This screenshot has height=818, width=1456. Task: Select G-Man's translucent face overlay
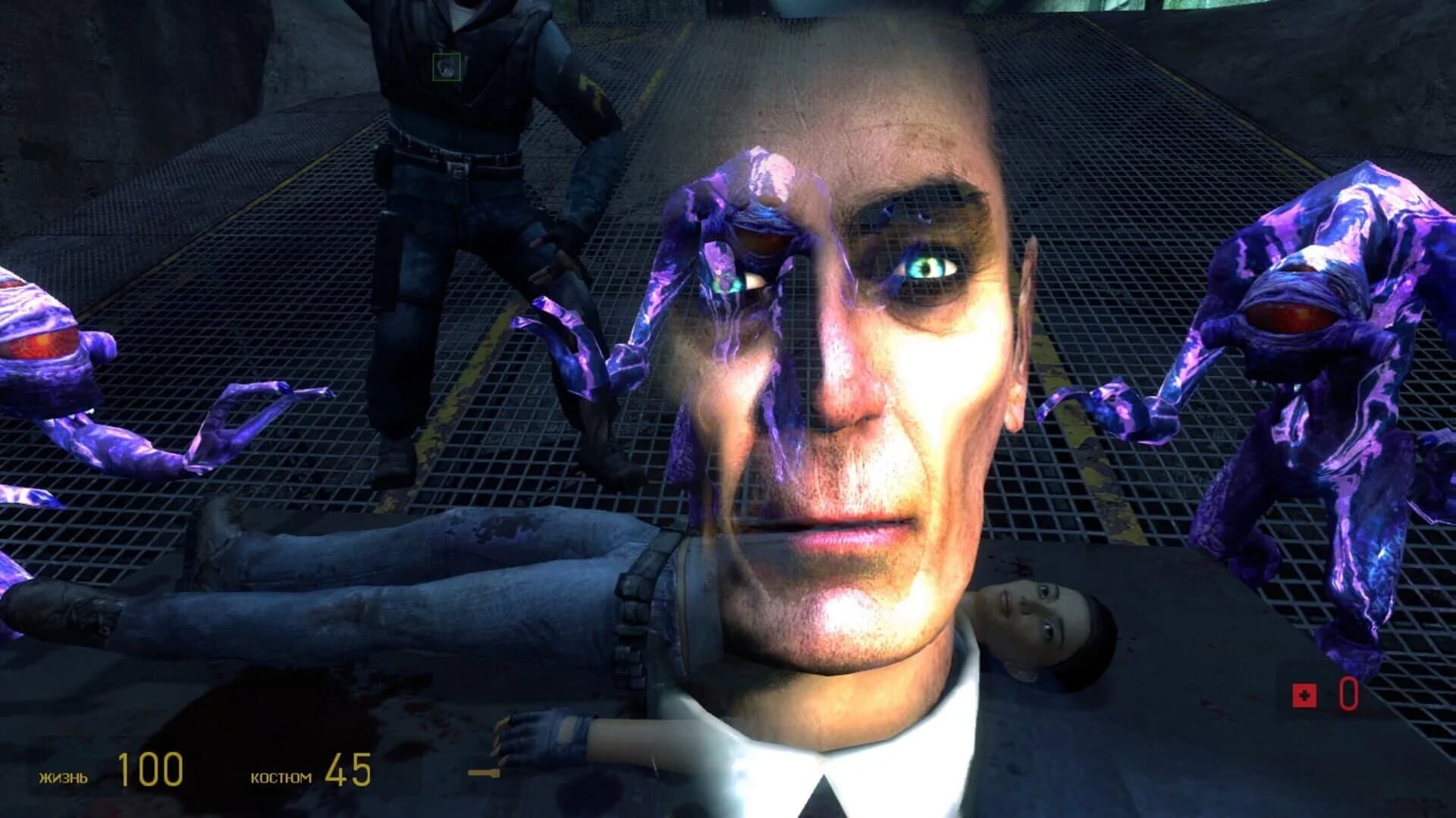857,379
